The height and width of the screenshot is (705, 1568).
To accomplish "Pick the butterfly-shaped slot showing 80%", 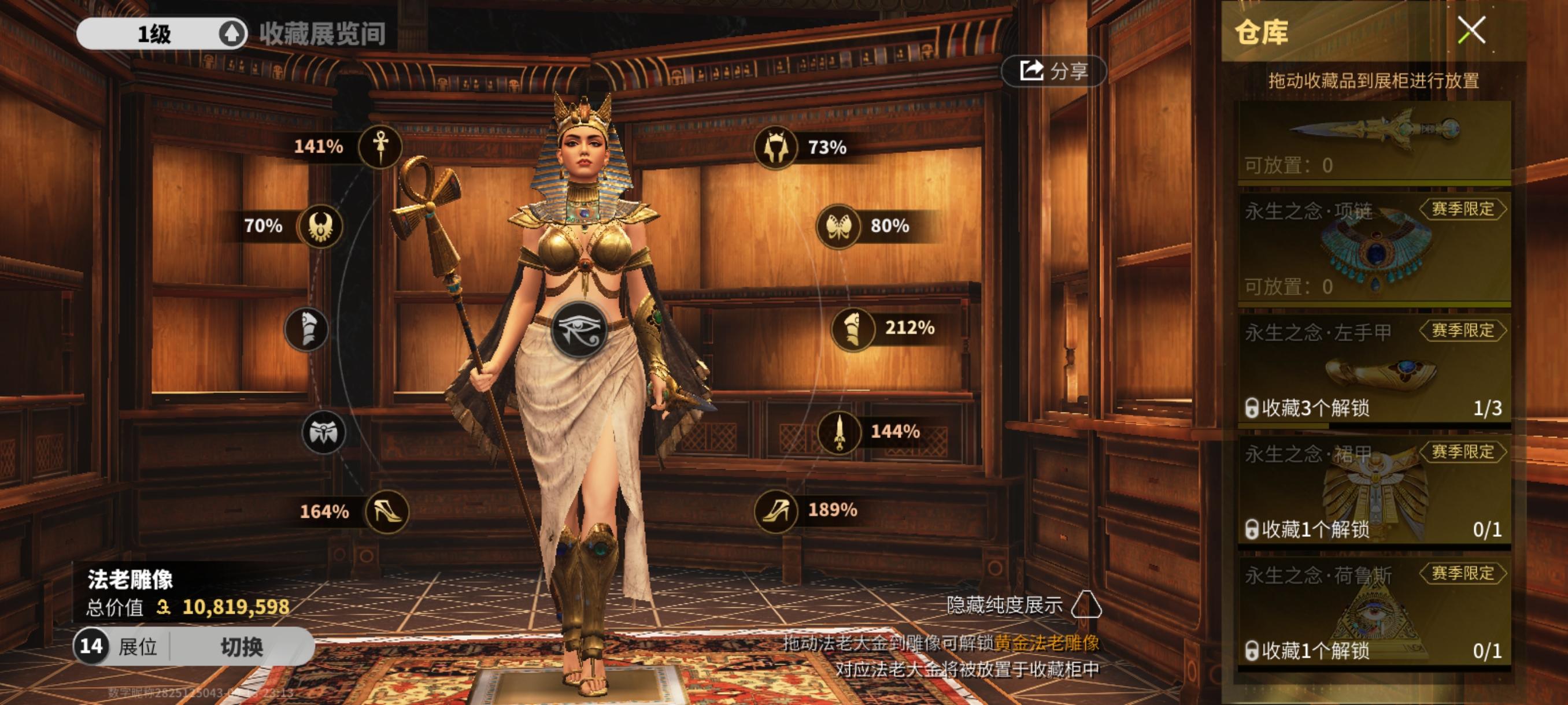I will pos(838,227).
